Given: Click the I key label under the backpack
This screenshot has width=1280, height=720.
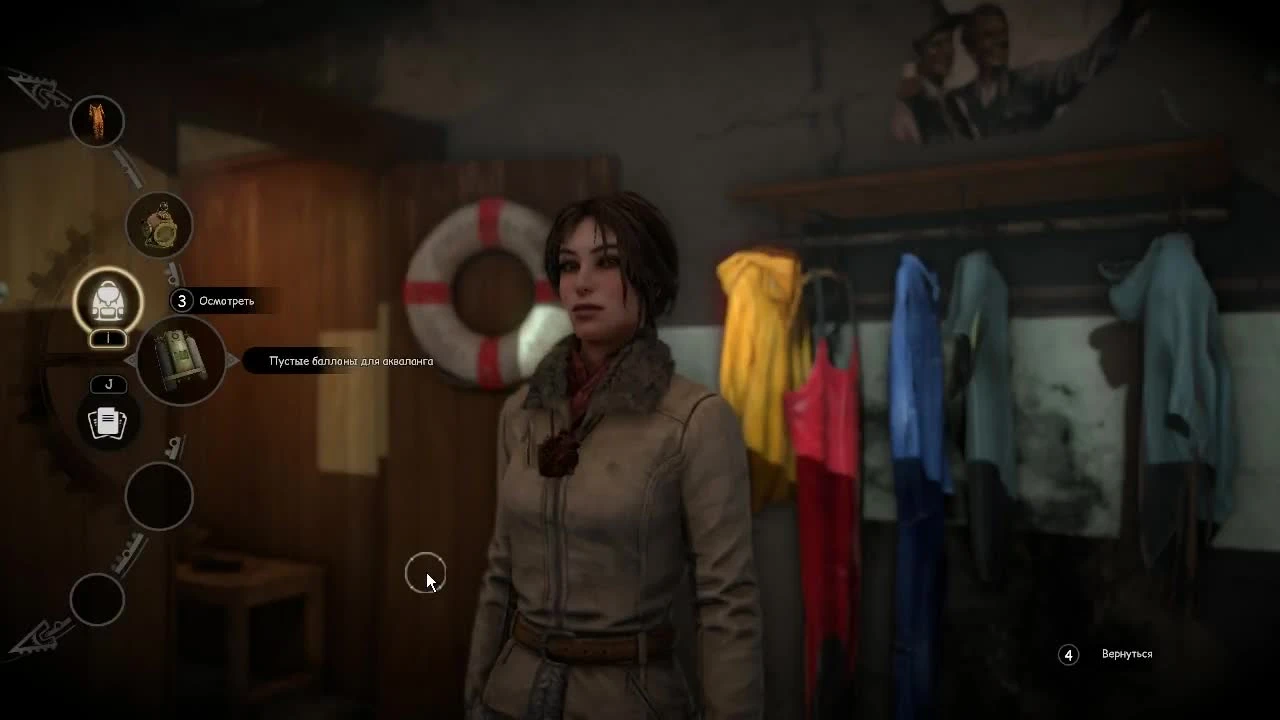Looking at the screenshot, I should point(107,339).
